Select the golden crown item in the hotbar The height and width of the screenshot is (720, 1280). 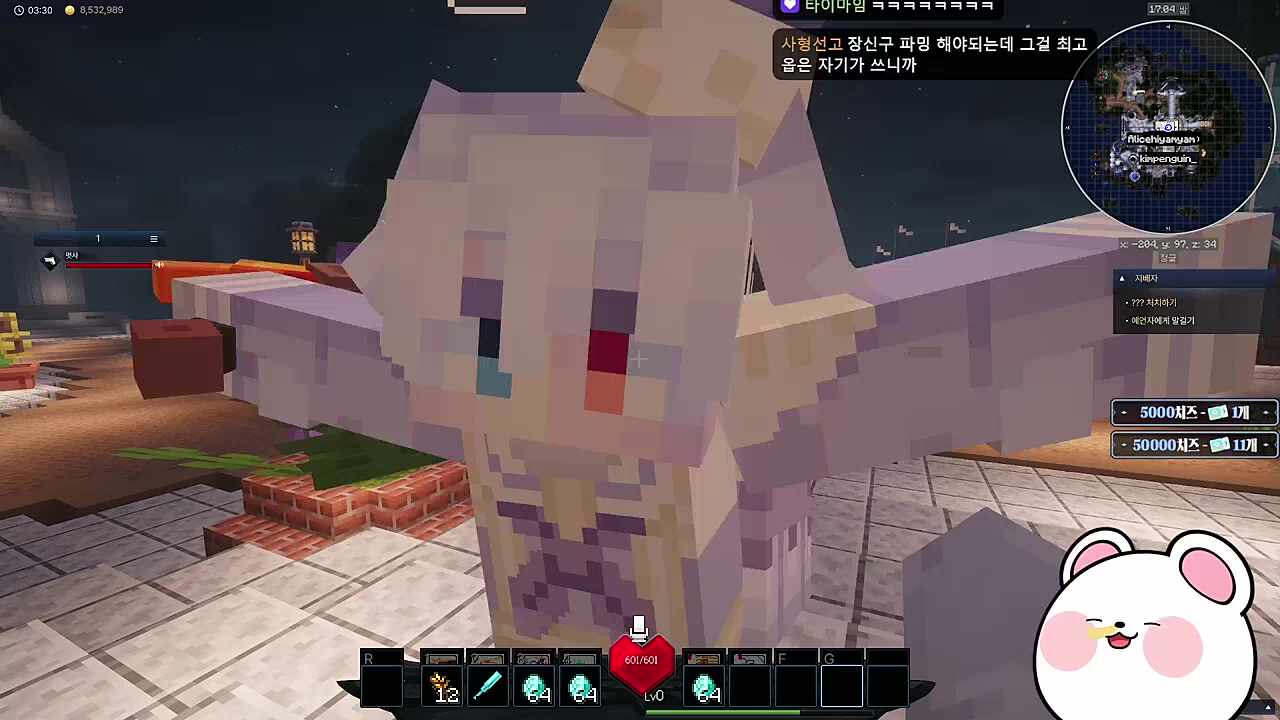pyautogui.click(x=443, y=683)
